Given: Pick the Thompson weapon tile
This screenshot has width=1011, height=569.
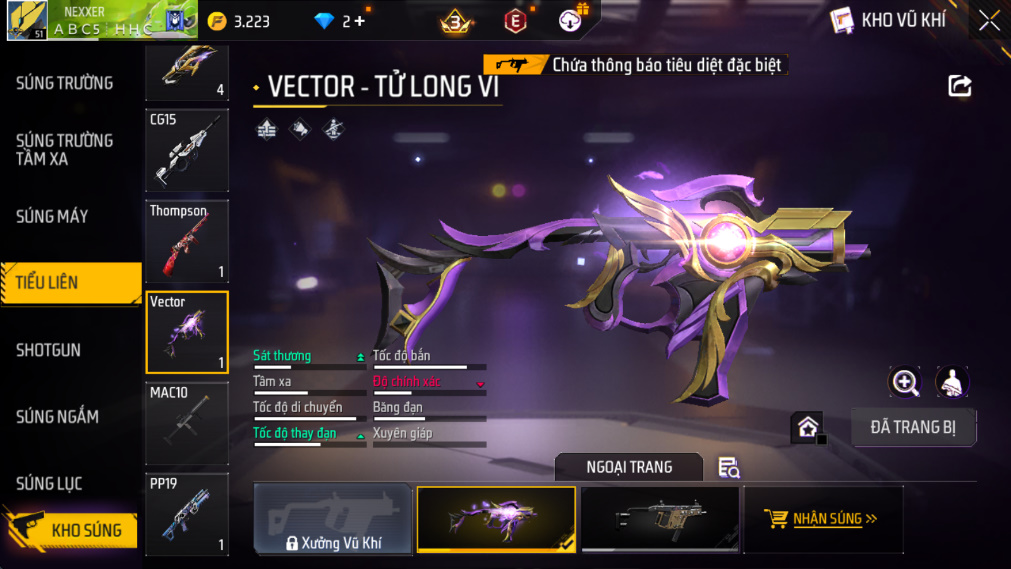Looking at the screenshot, I should 187,242.
